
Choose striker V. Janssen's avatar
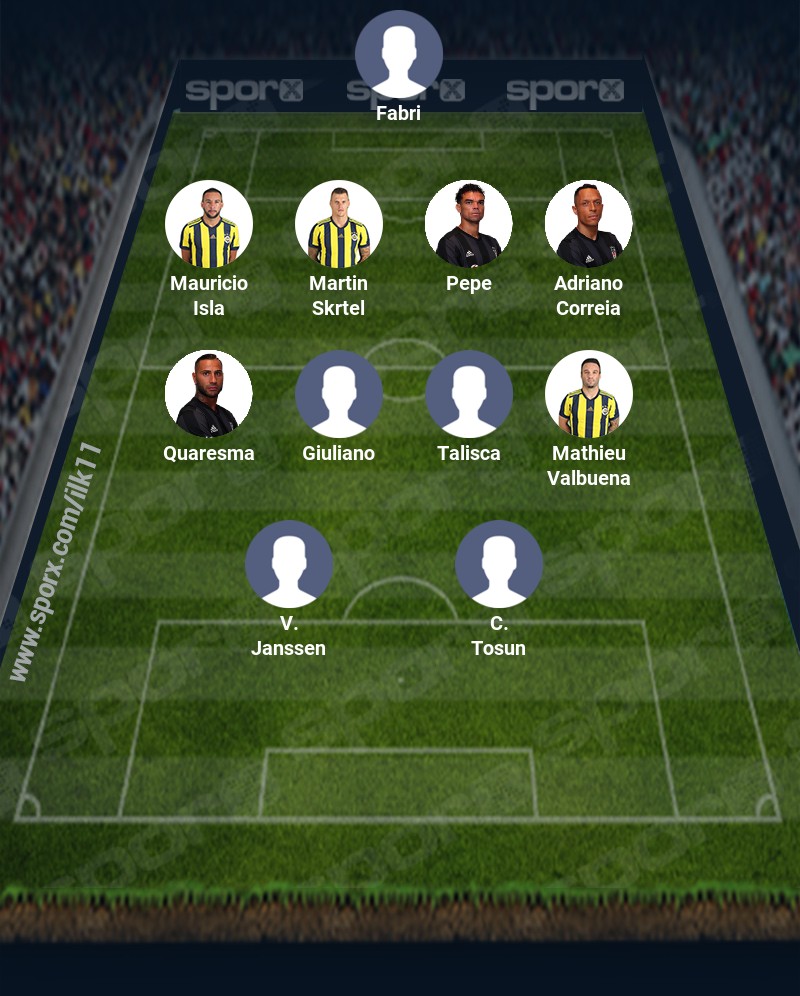(289, 564)
